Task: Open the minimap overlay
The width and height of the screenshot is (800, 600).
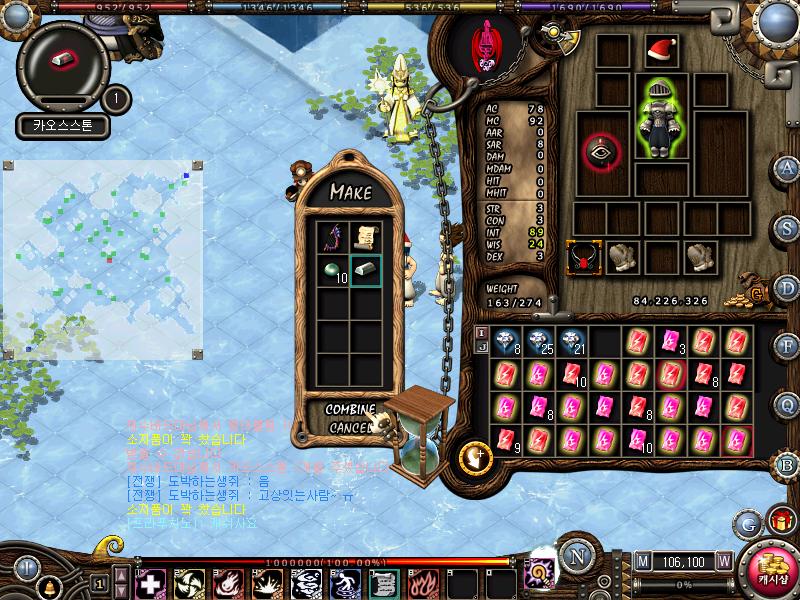Action: click(103, 258)
